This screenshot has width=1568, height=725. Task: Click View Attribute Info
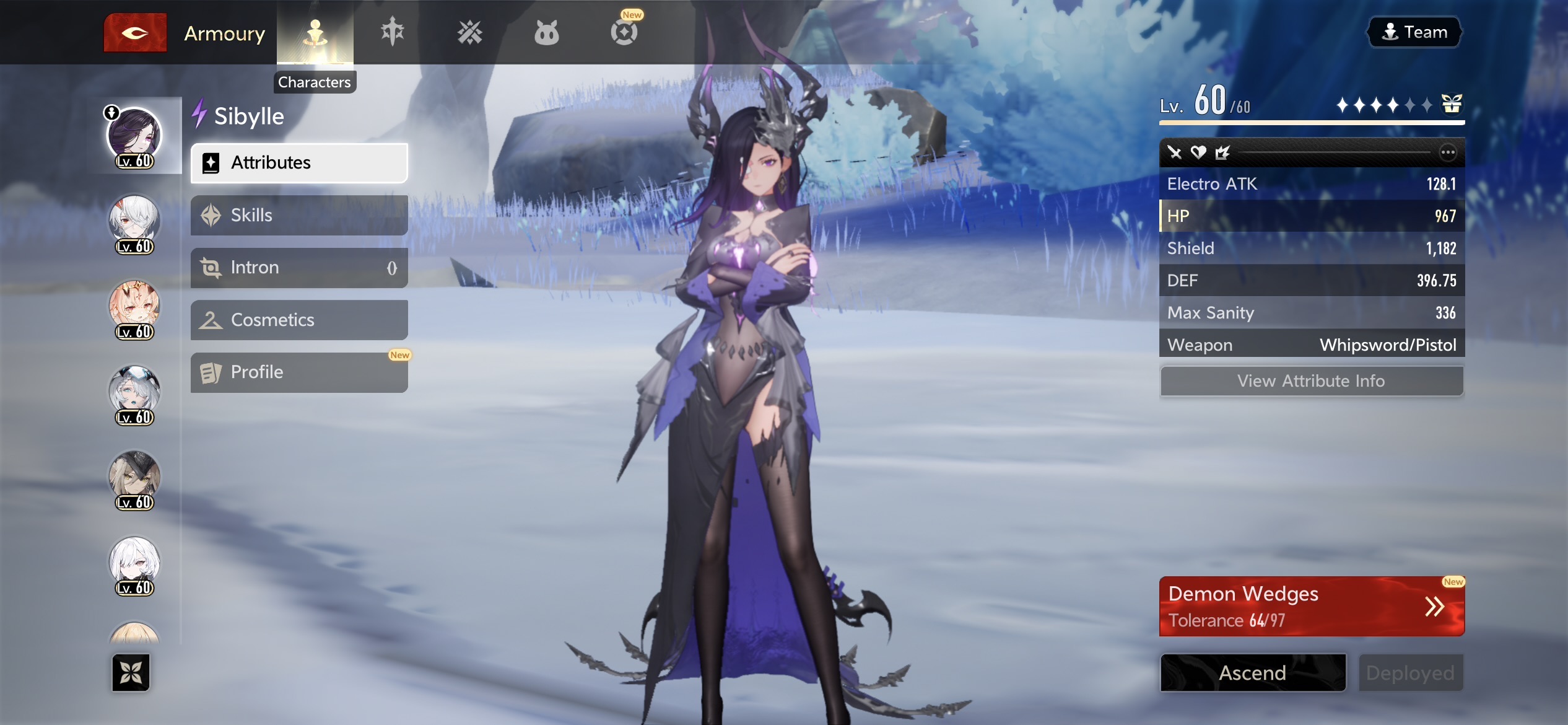click(x=1311, y=381)
